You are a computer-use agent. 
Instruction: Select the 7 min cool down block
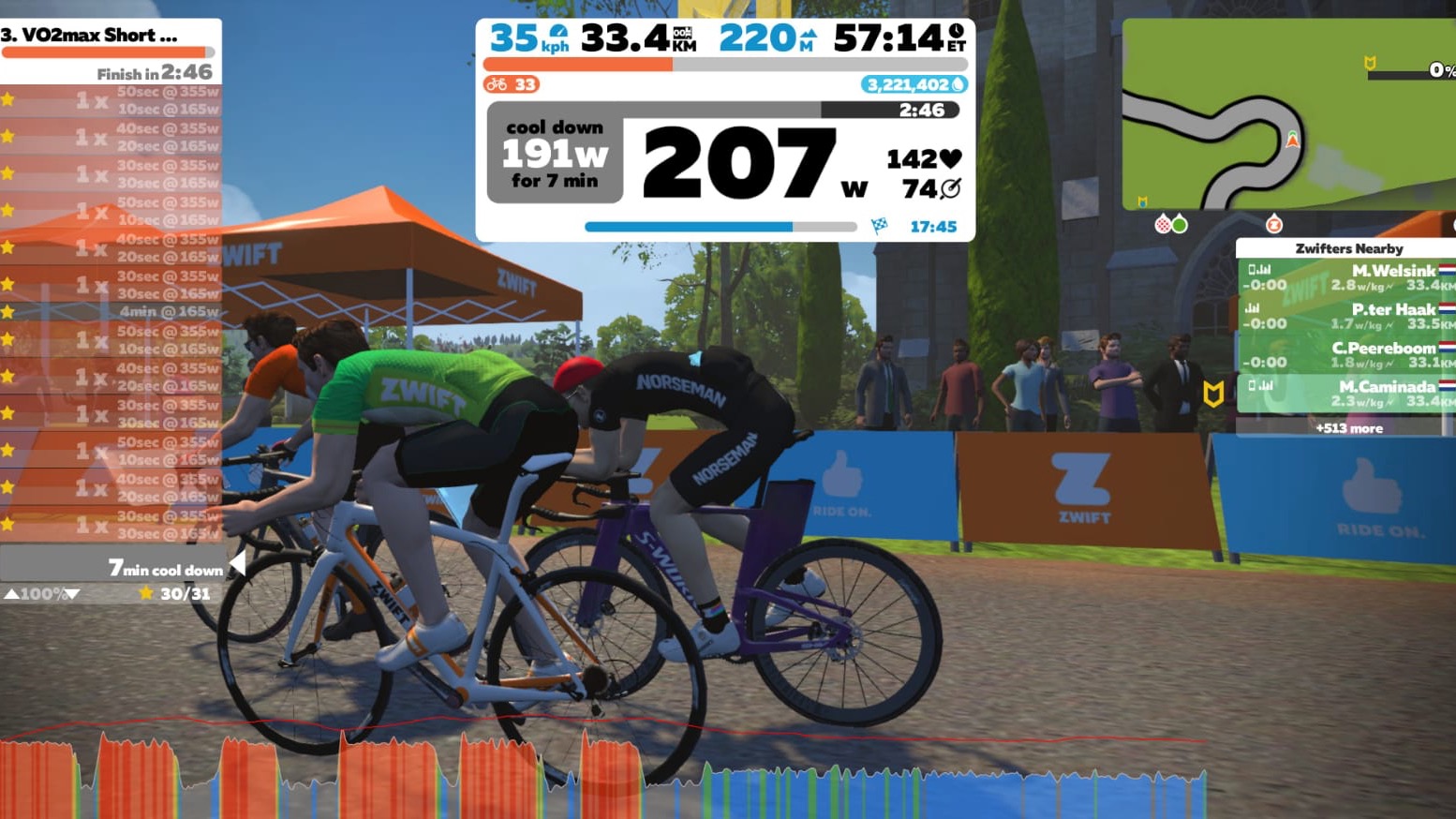[x=112, y=568]
